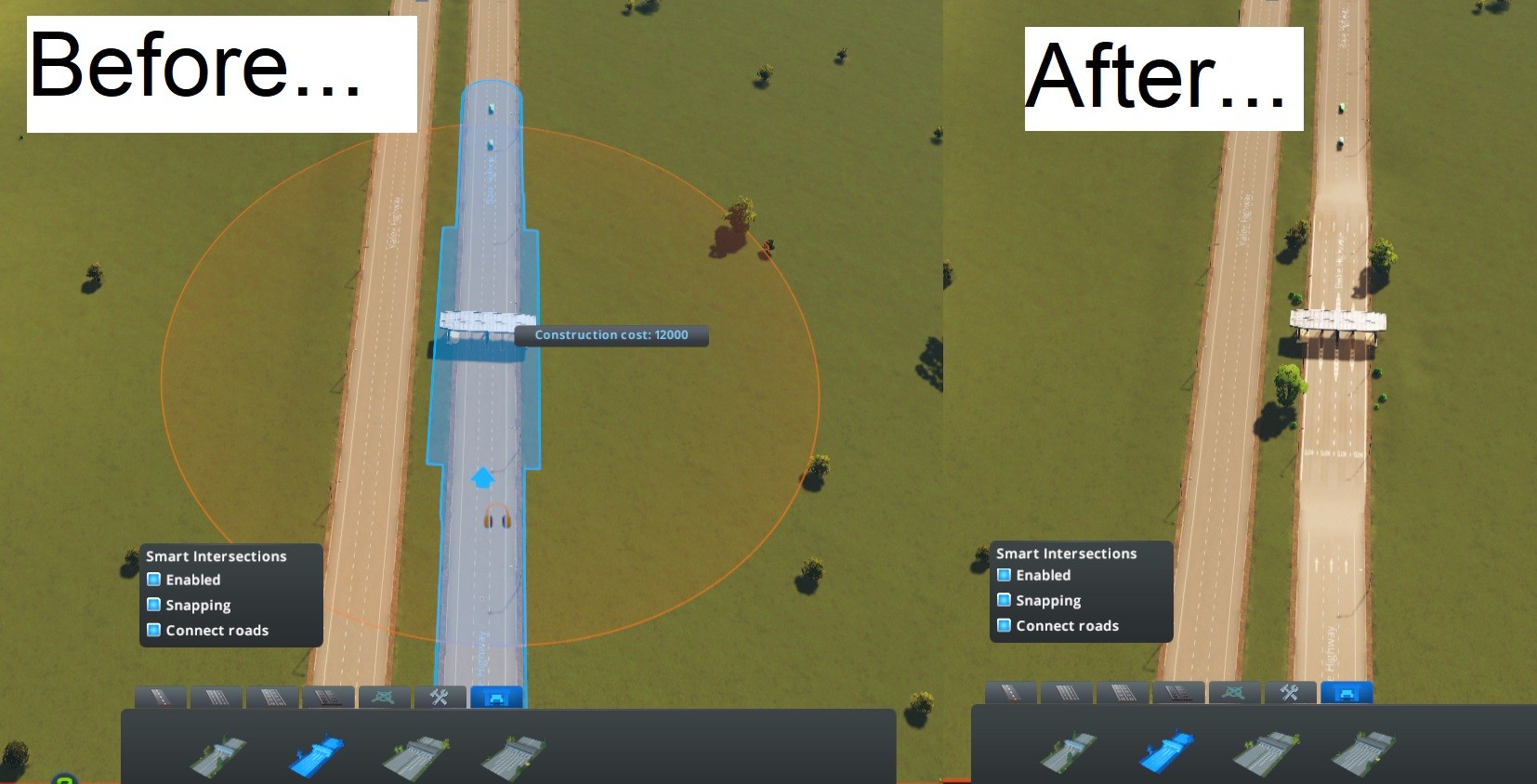Switch to the large roads tab in After toolbar
The image size is (1537, 784).
point(1123,692)
